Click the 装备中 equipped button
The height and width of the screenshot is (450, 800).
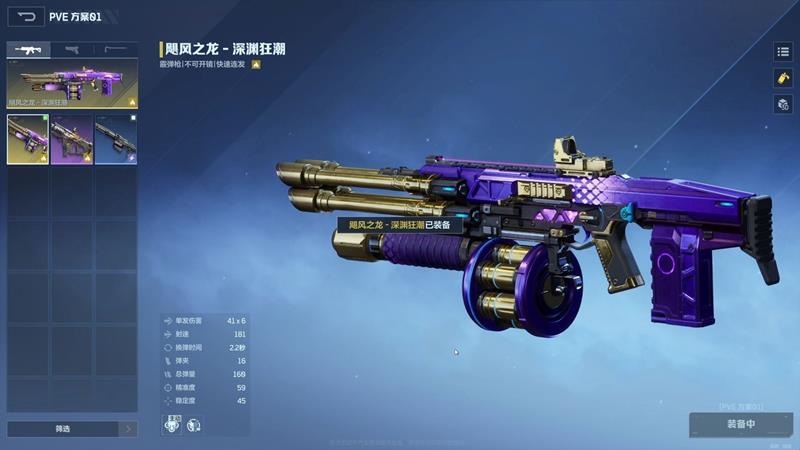tap(740, 424)
